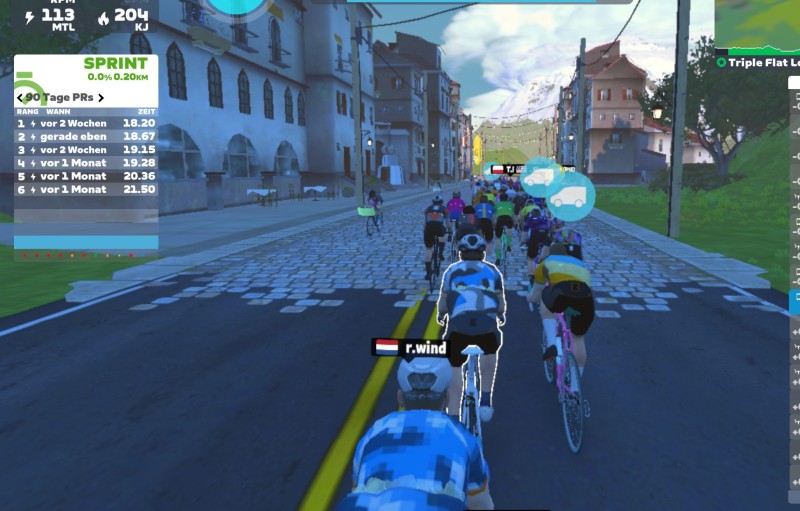Screen dimensions: 800x511
Task: Select the 'gerade eben' PR row, 18.67
Action: click(x=86, y=136)
